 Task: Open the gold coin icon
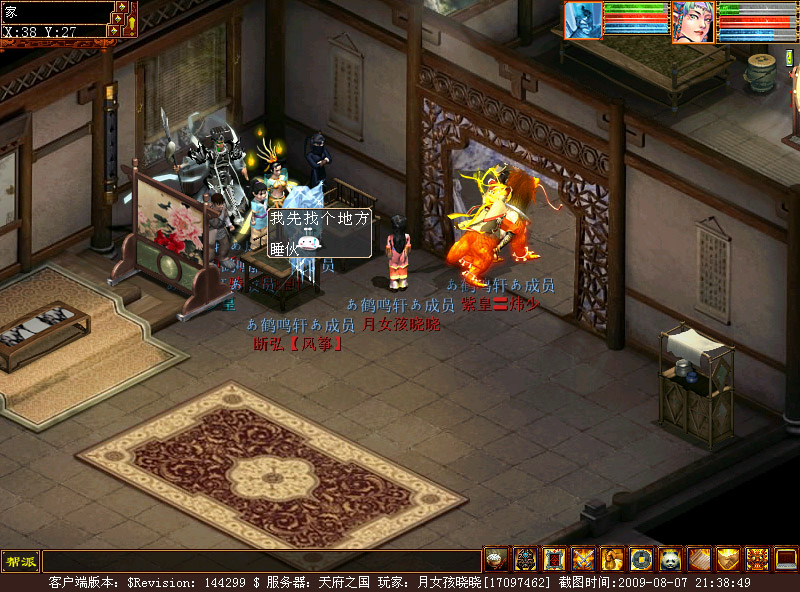point(641,560)
